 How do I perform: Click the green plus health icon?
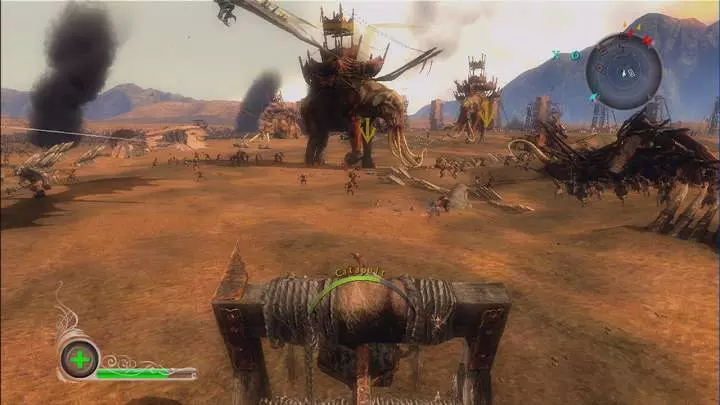click(x=79, y=358)
